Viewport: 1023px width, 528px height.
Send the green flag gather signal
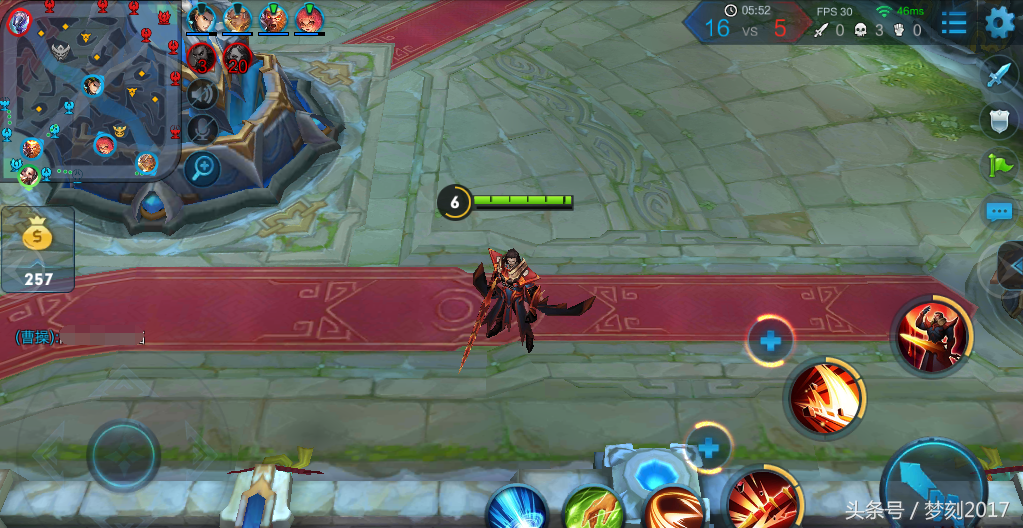(999, 165)
